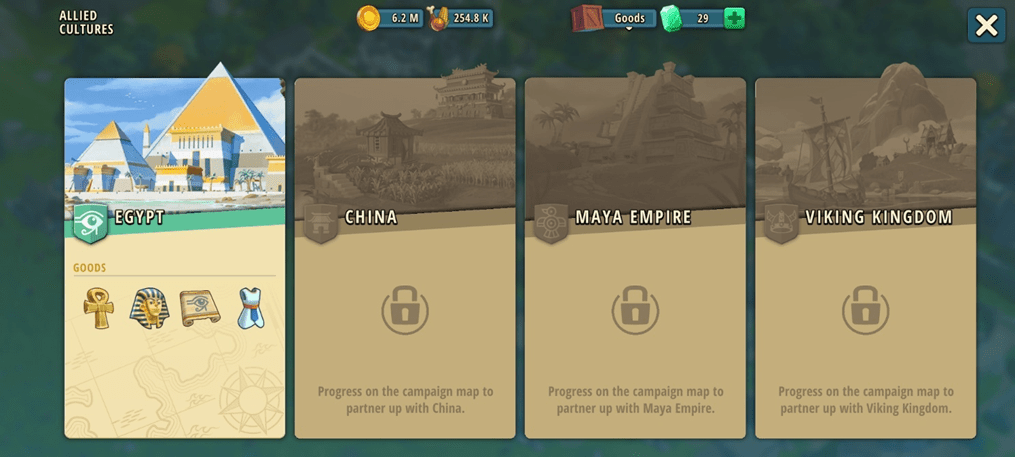Open the Goods dropdown
Viewport: 1015px width, 457px height.
628,18
